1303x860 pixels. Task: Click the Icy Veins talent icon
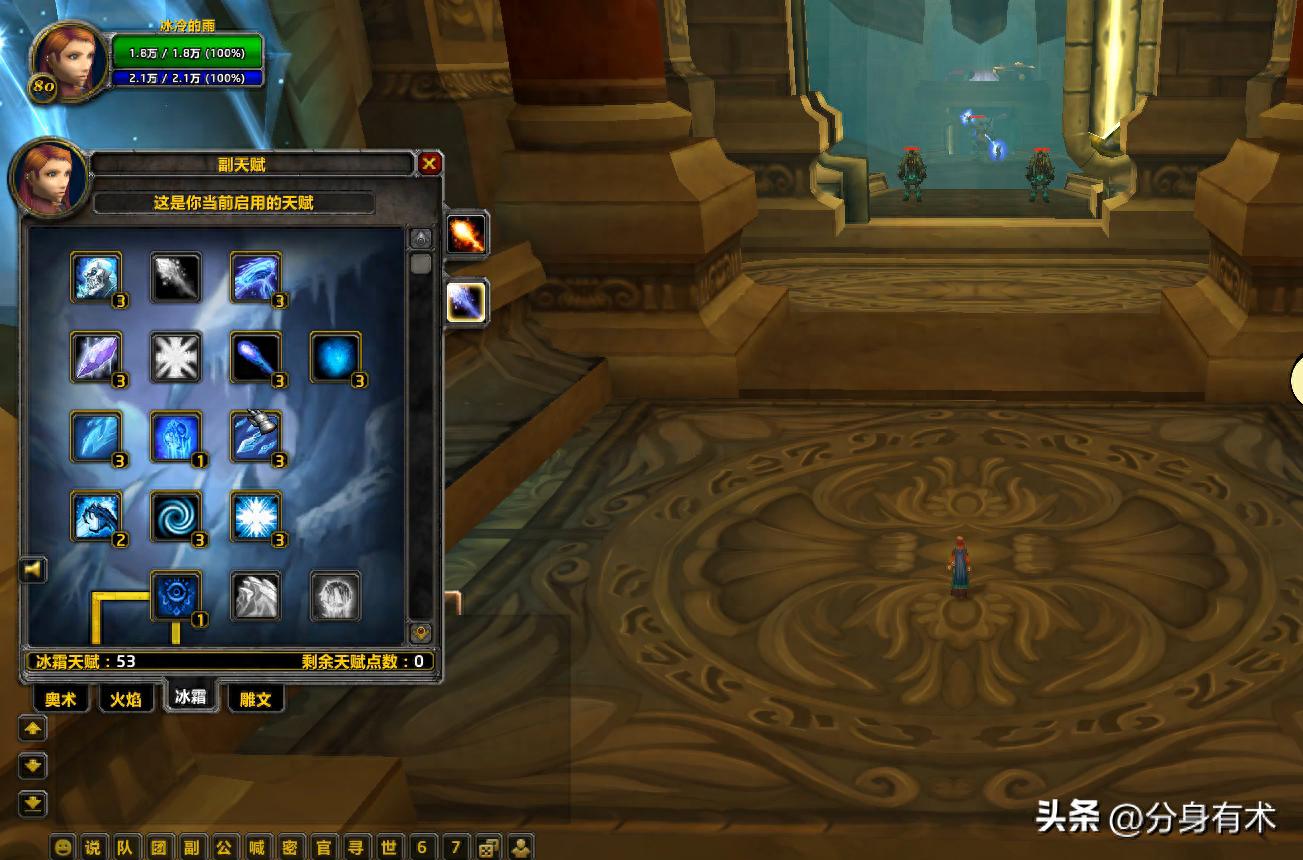click(178, 437)
